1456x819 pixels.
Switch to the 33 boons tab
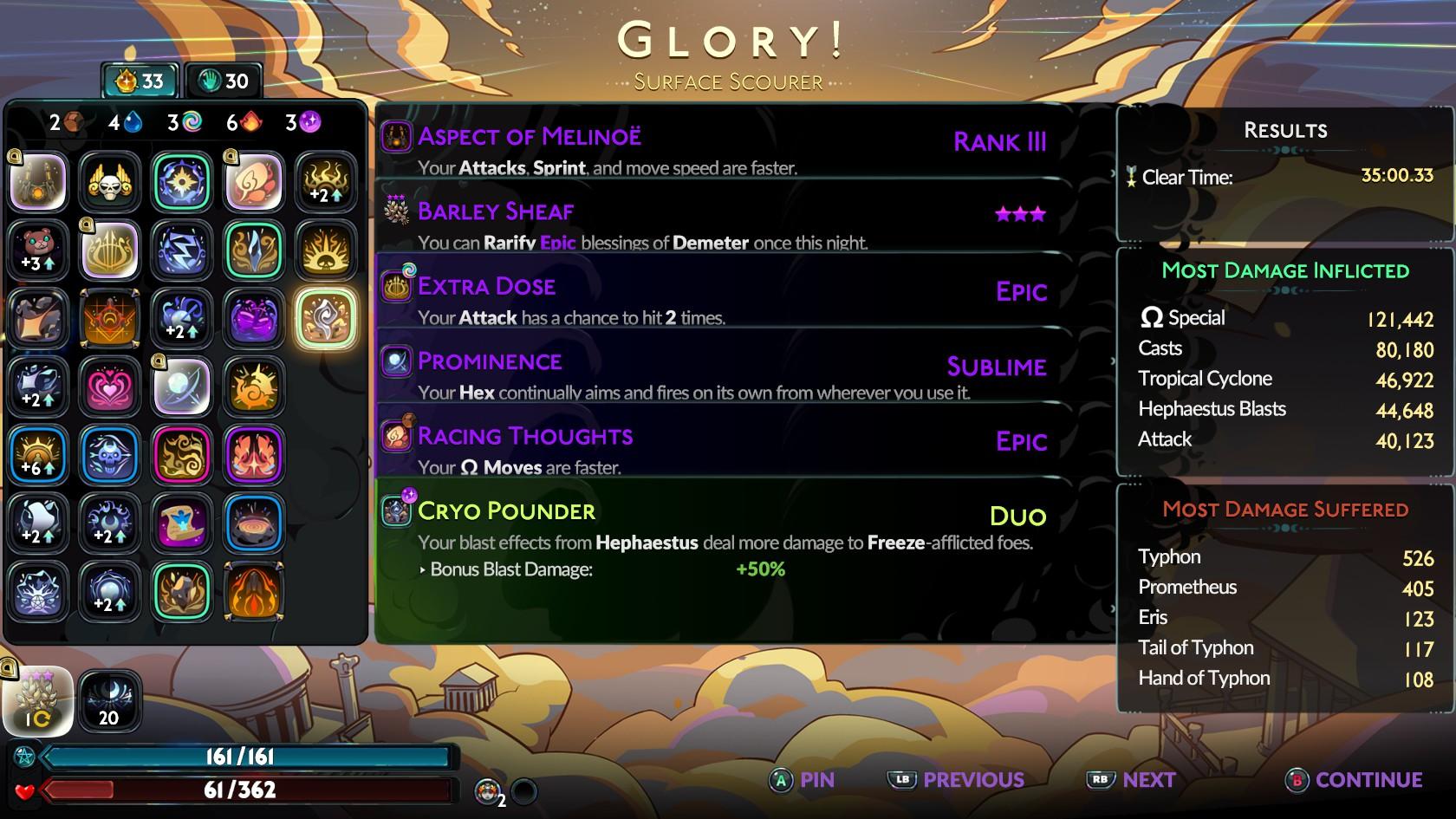pos(140,81)
